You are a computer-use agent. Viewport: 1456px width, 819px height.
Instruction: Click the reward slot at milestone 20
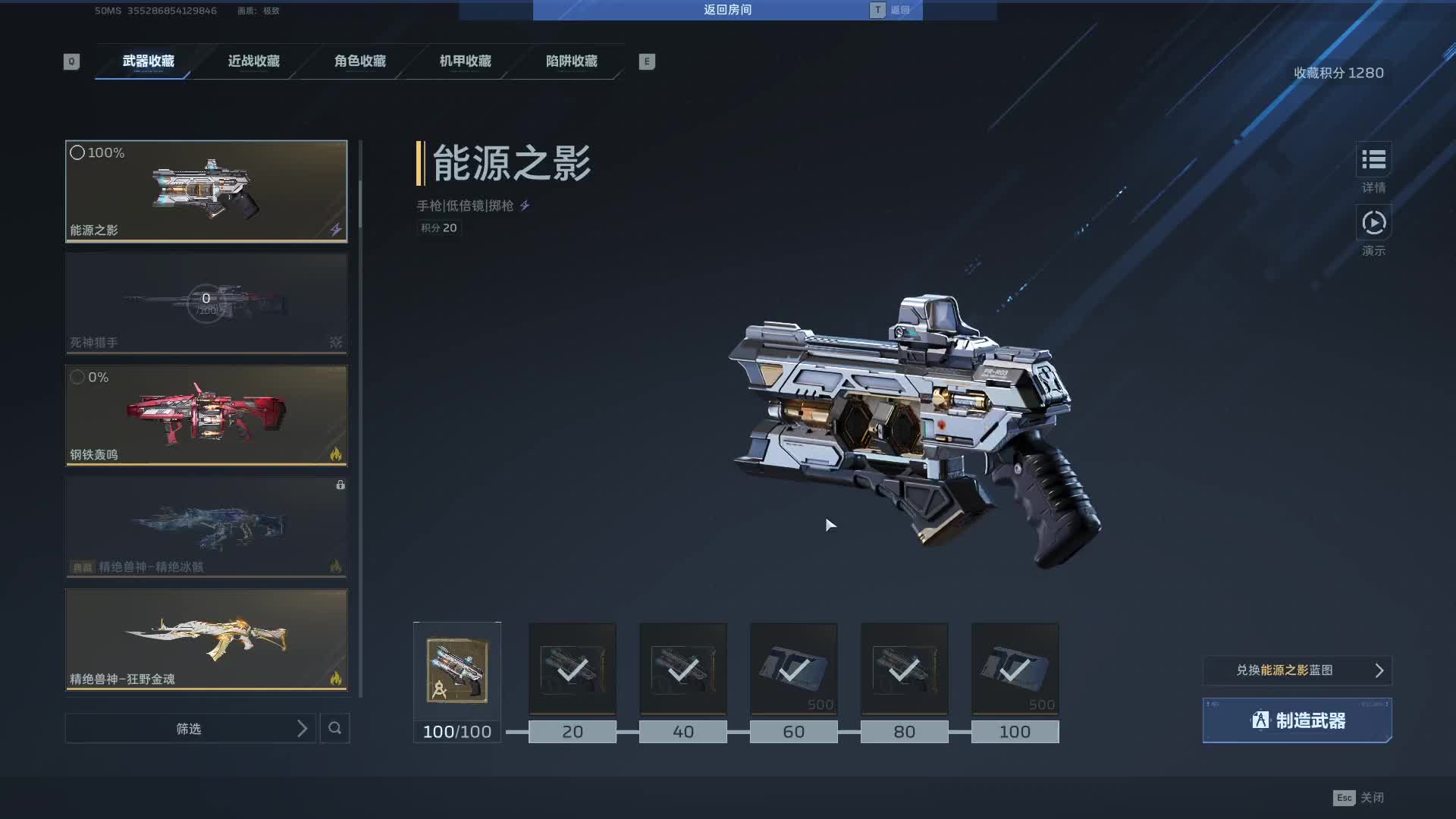click(x=573, y=670)
